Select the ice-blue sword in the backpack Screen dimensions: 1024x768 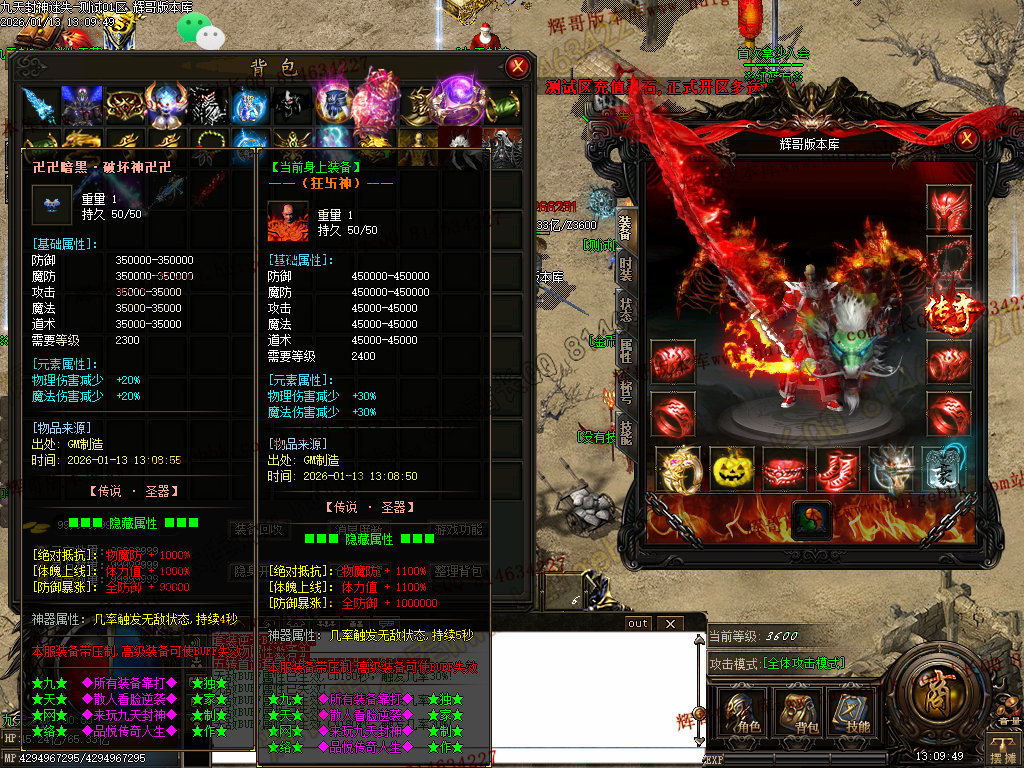coord(41,104)
